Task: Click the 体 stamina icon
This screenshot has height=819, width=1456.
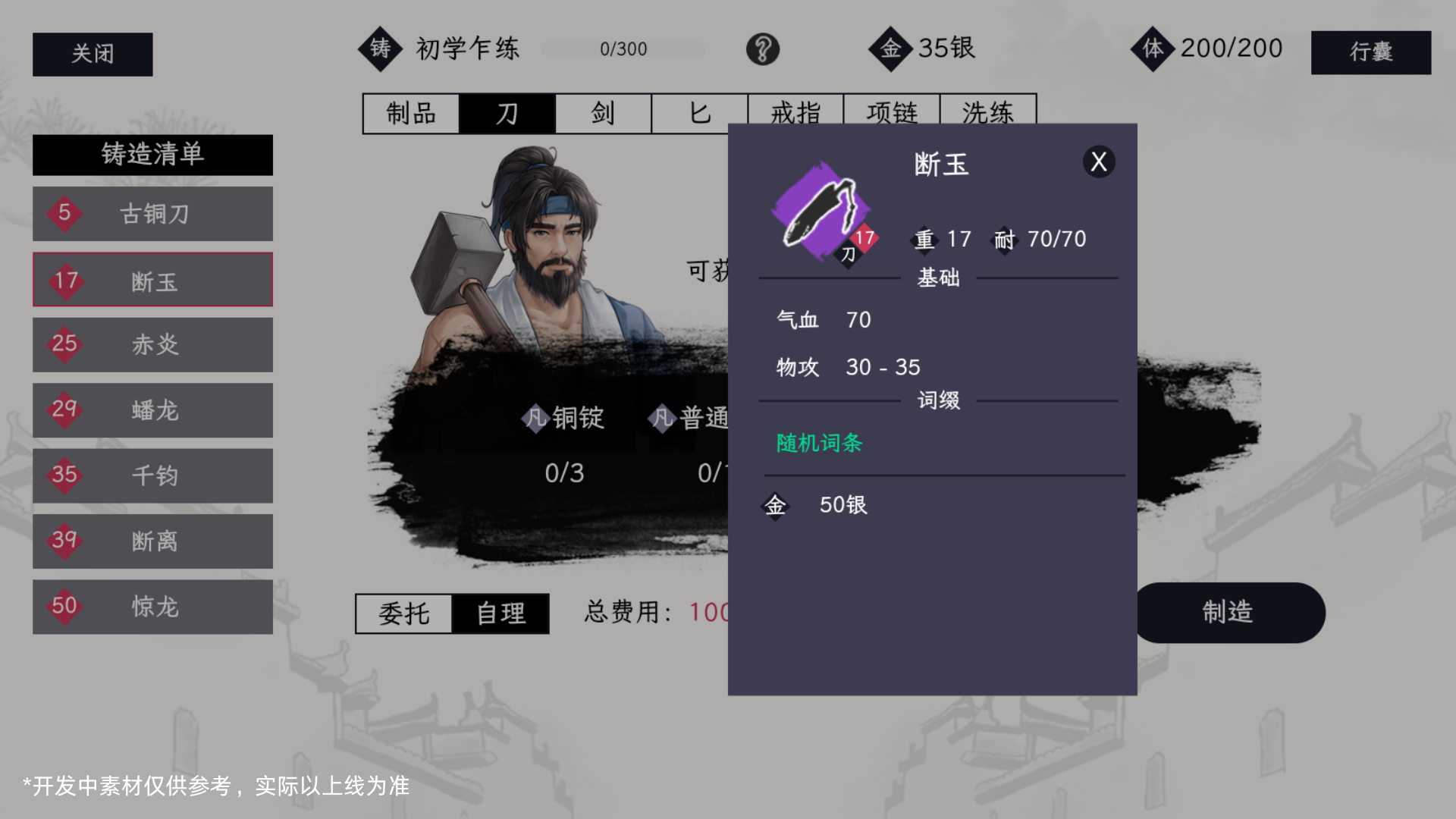Action: [x=1151, y=49]
